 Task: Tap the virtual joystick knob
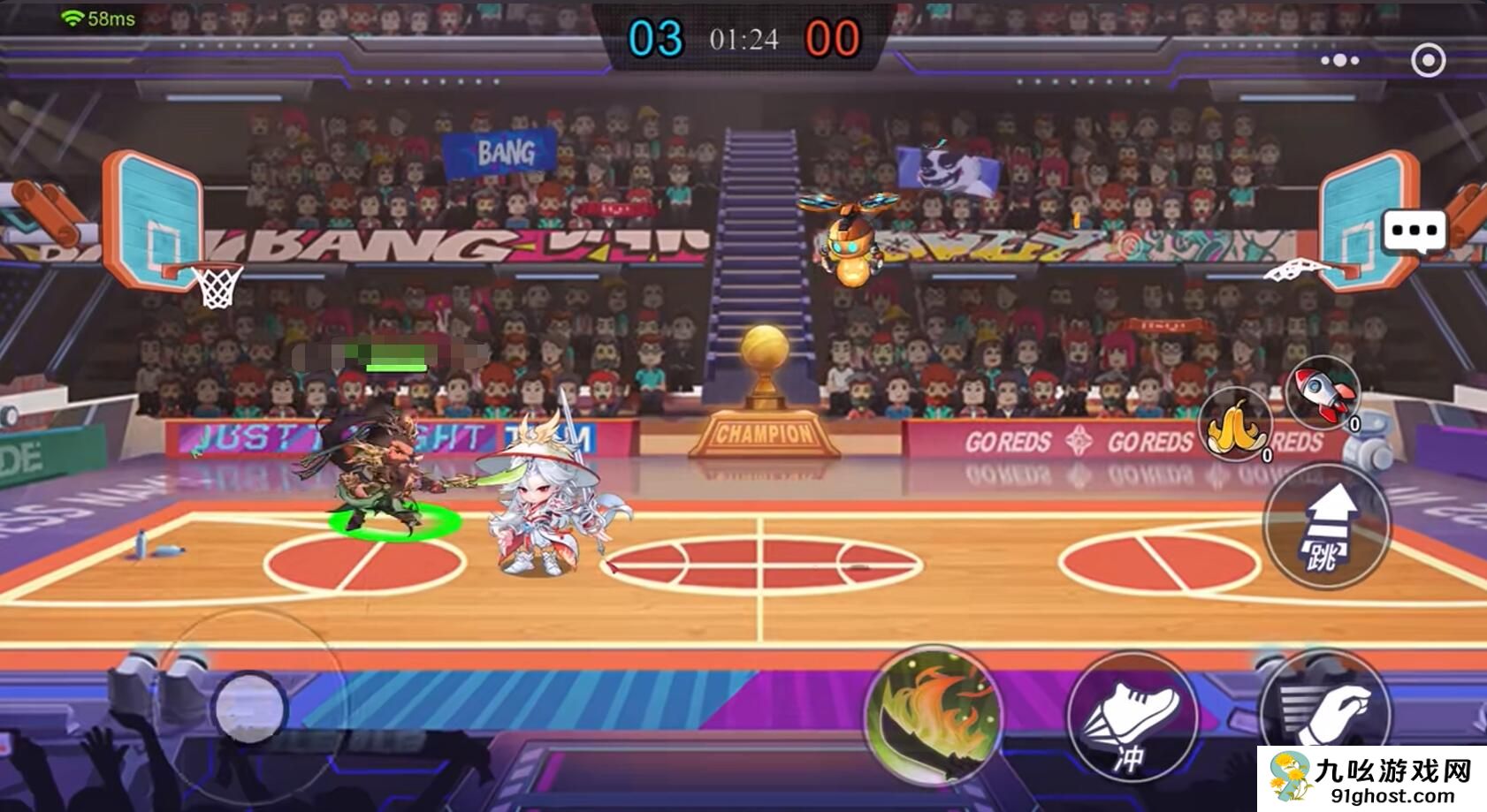(250, 708)
